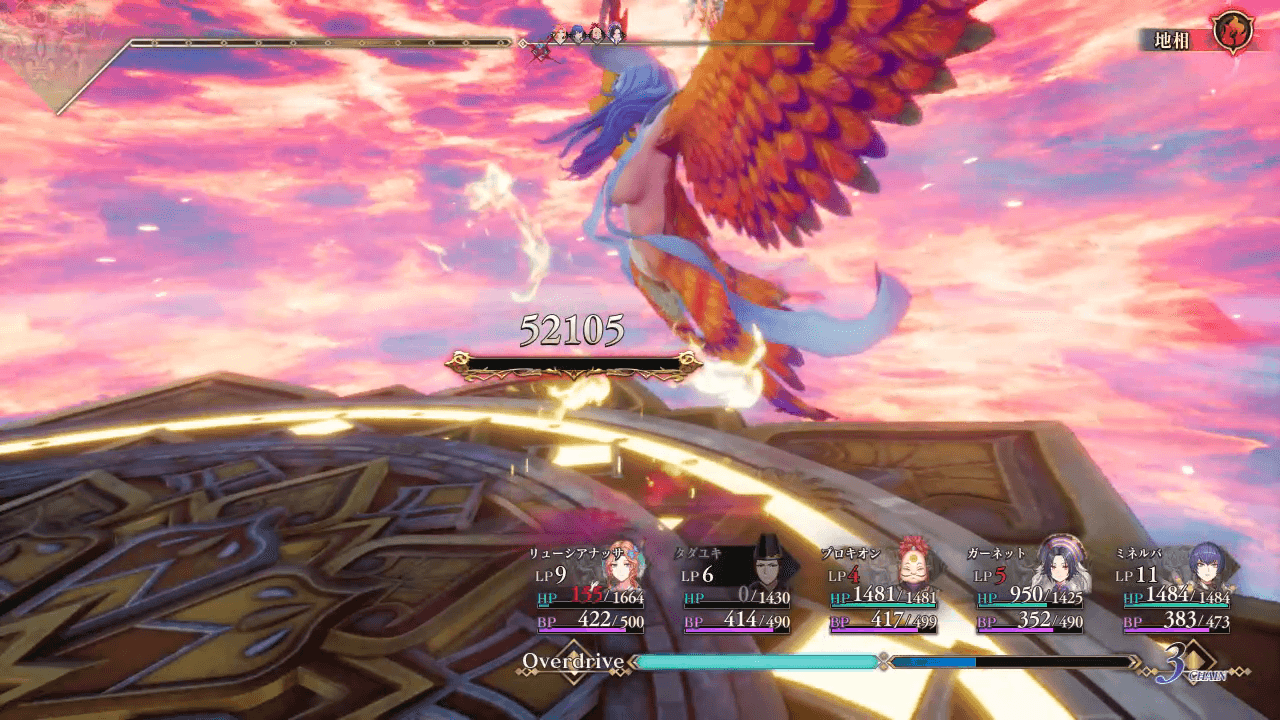This screenshot has height=720, width=1280.
Task: Select リューシアナッサ's party portrait
Action: point(617,568)
